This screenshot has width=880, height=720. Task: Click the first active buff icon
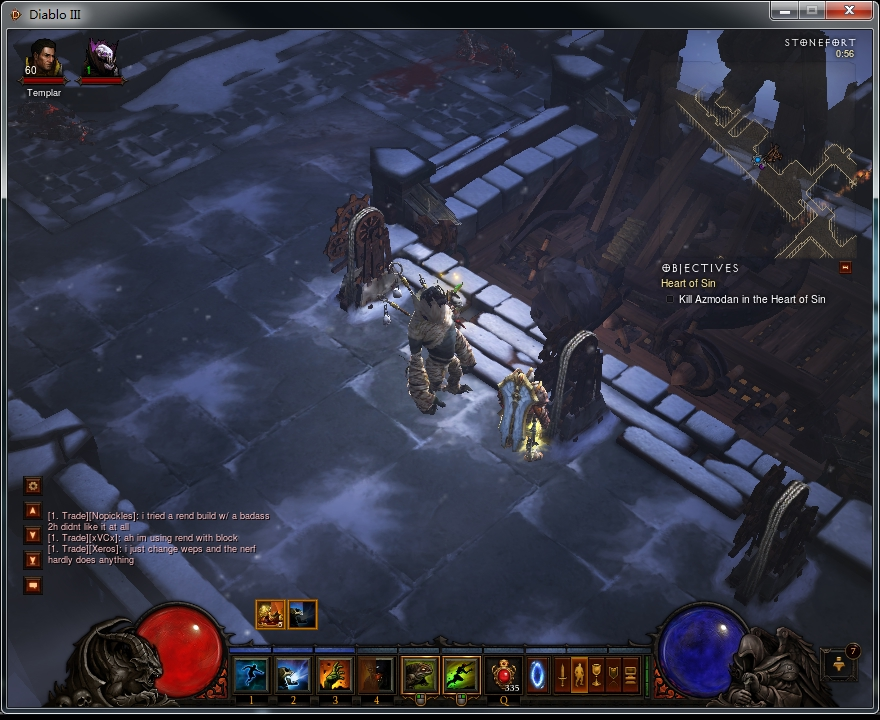point(271,614)
